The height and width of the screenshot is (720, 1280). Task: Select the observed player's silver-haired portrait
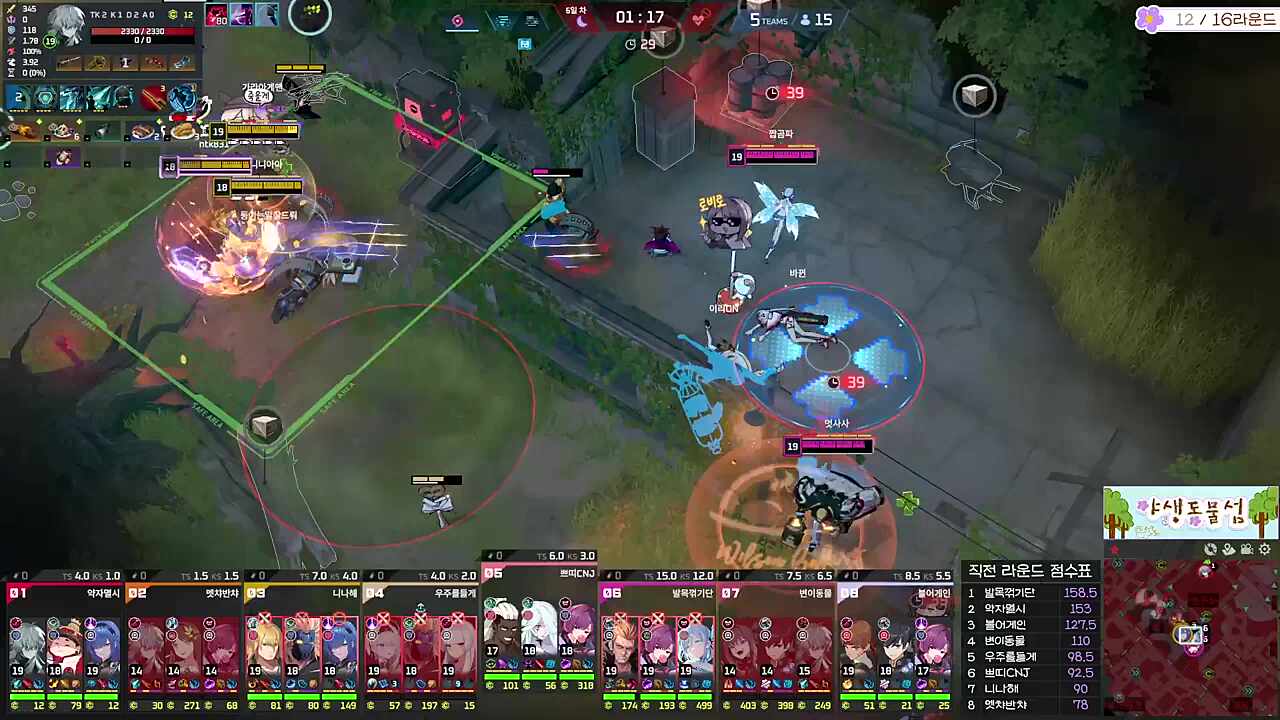coord(67,26)
